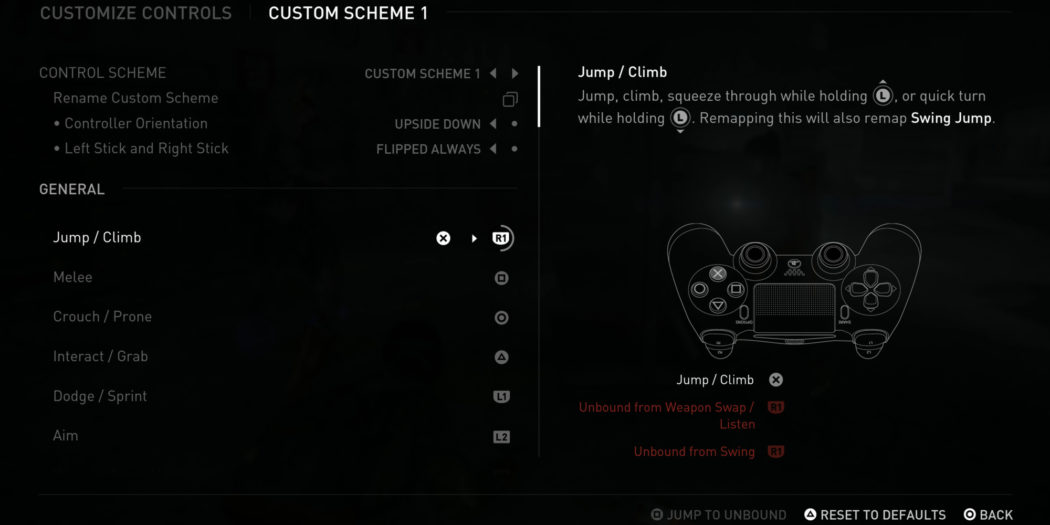Click Reset to Defaults
Viewport: 1050px width, 525px height.
coord(875,515)
